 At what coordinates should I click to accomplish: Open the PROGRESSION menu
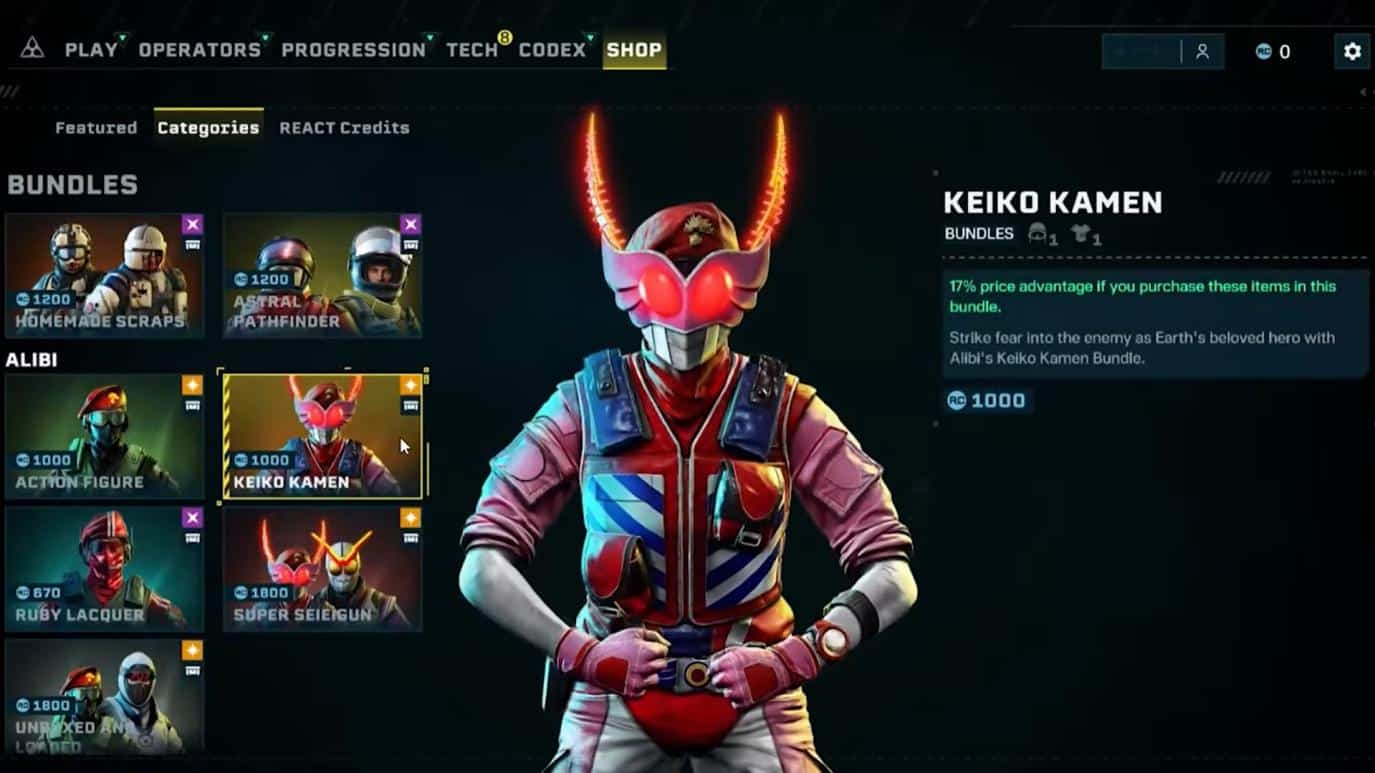(x=353, y=50)
